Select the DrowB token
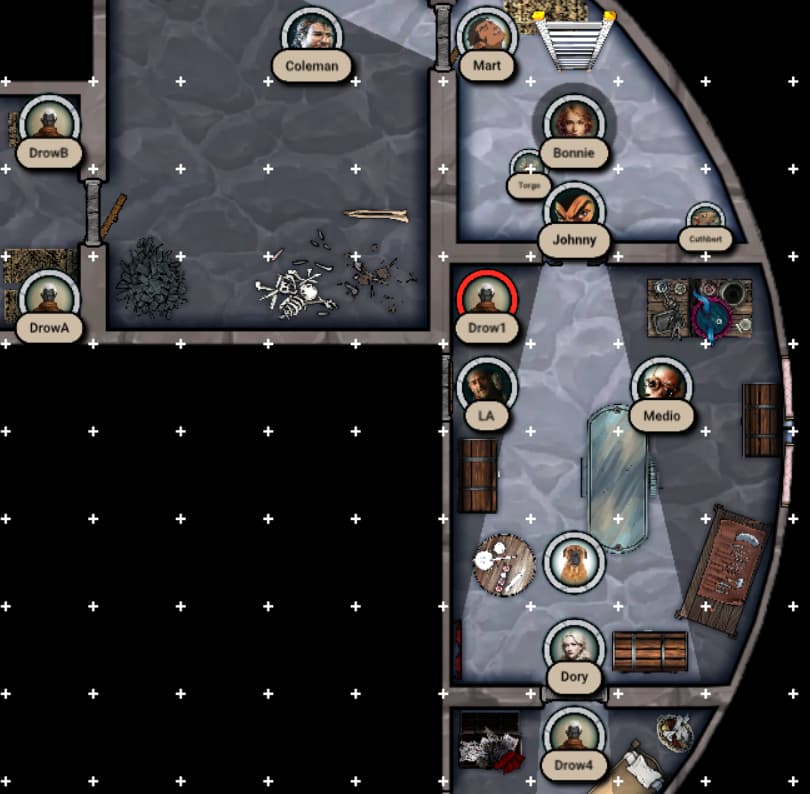The image size is (810, 794). pos(47,124)
